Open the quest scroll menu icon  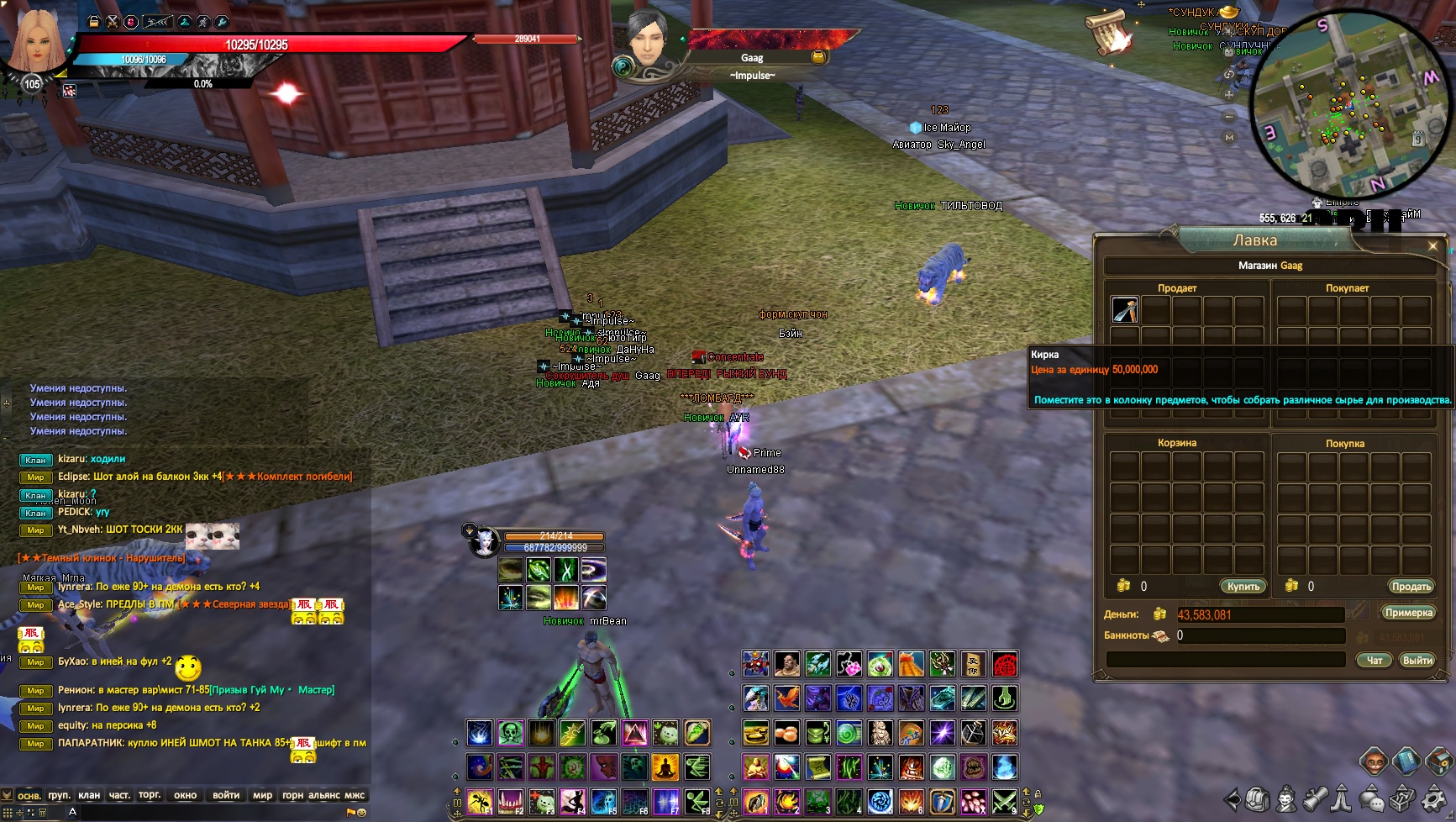click(1315, 798)
